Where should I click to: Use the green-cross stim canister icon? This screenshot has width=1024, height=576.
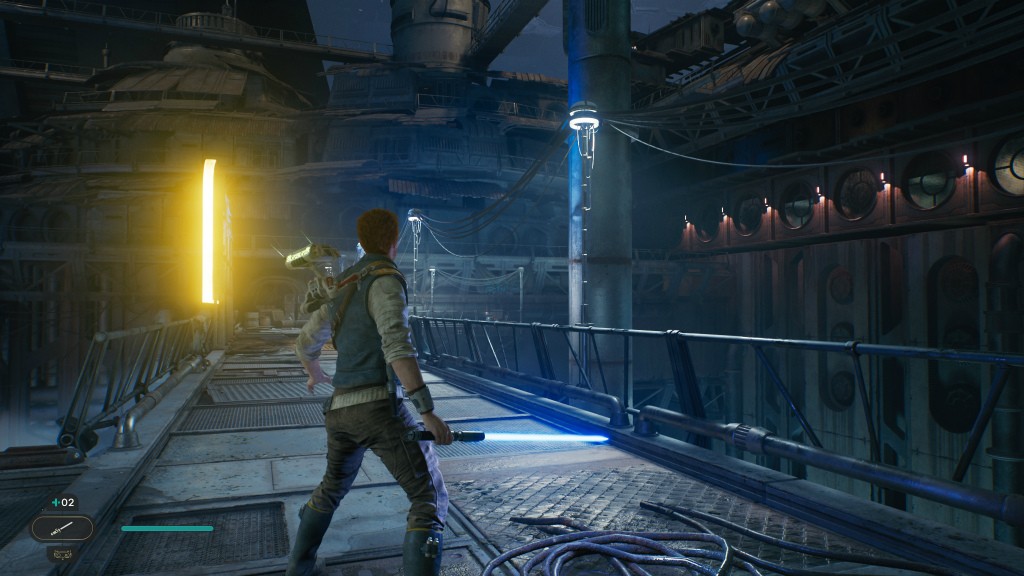[57, 502]
